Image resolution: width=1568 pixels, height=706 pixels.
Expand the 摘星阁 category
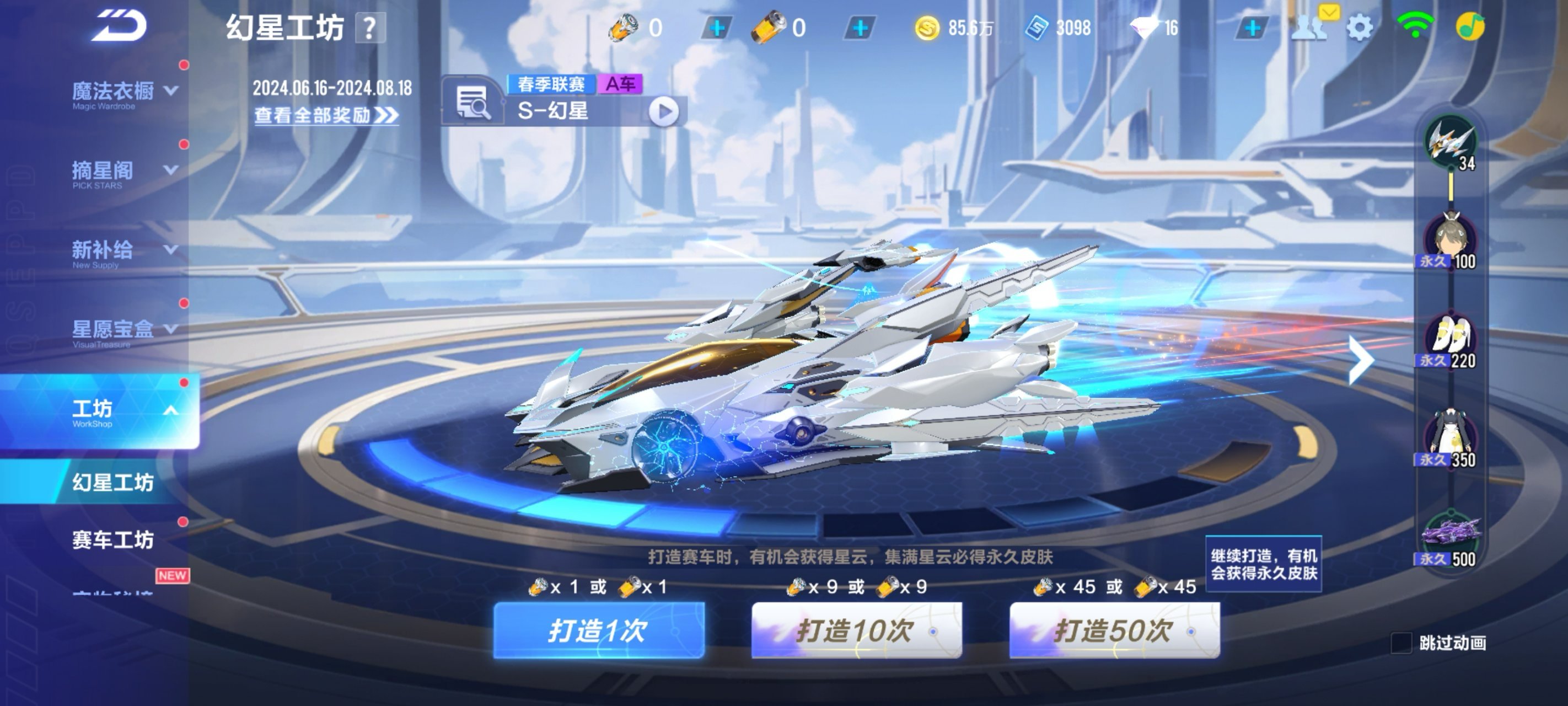[x=125, y=172]
